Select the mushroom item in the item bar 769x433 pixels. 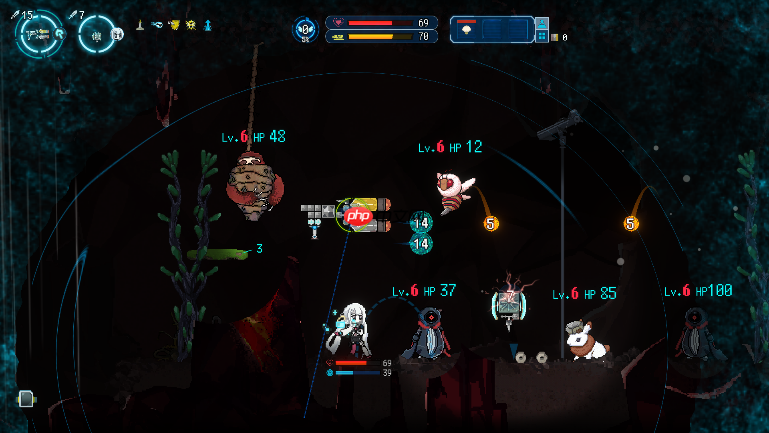click(x=467, y=31)
